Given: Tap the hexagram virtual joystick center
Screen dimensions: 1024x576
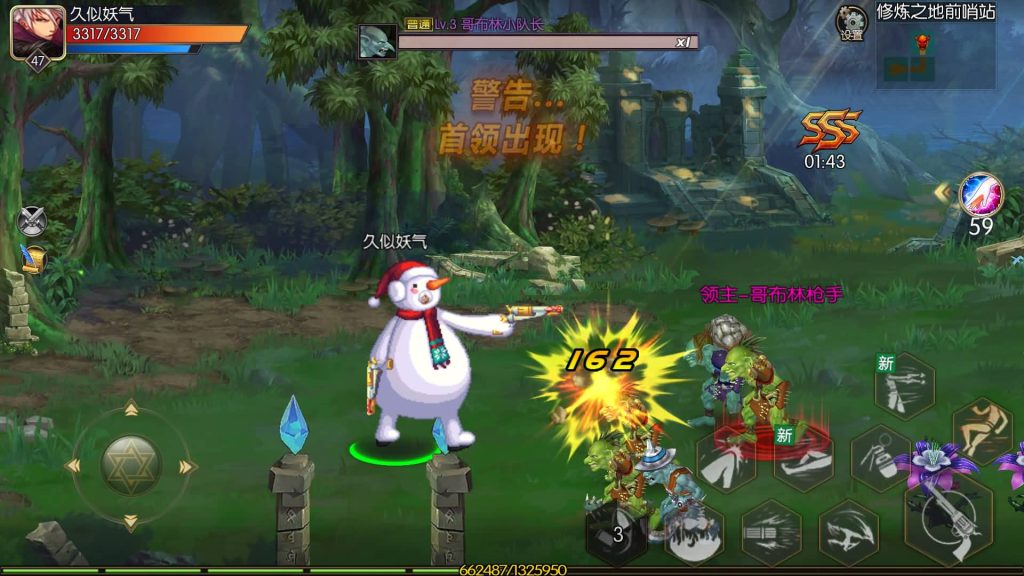Looking at the screenshot, I should tap(130, 465).
